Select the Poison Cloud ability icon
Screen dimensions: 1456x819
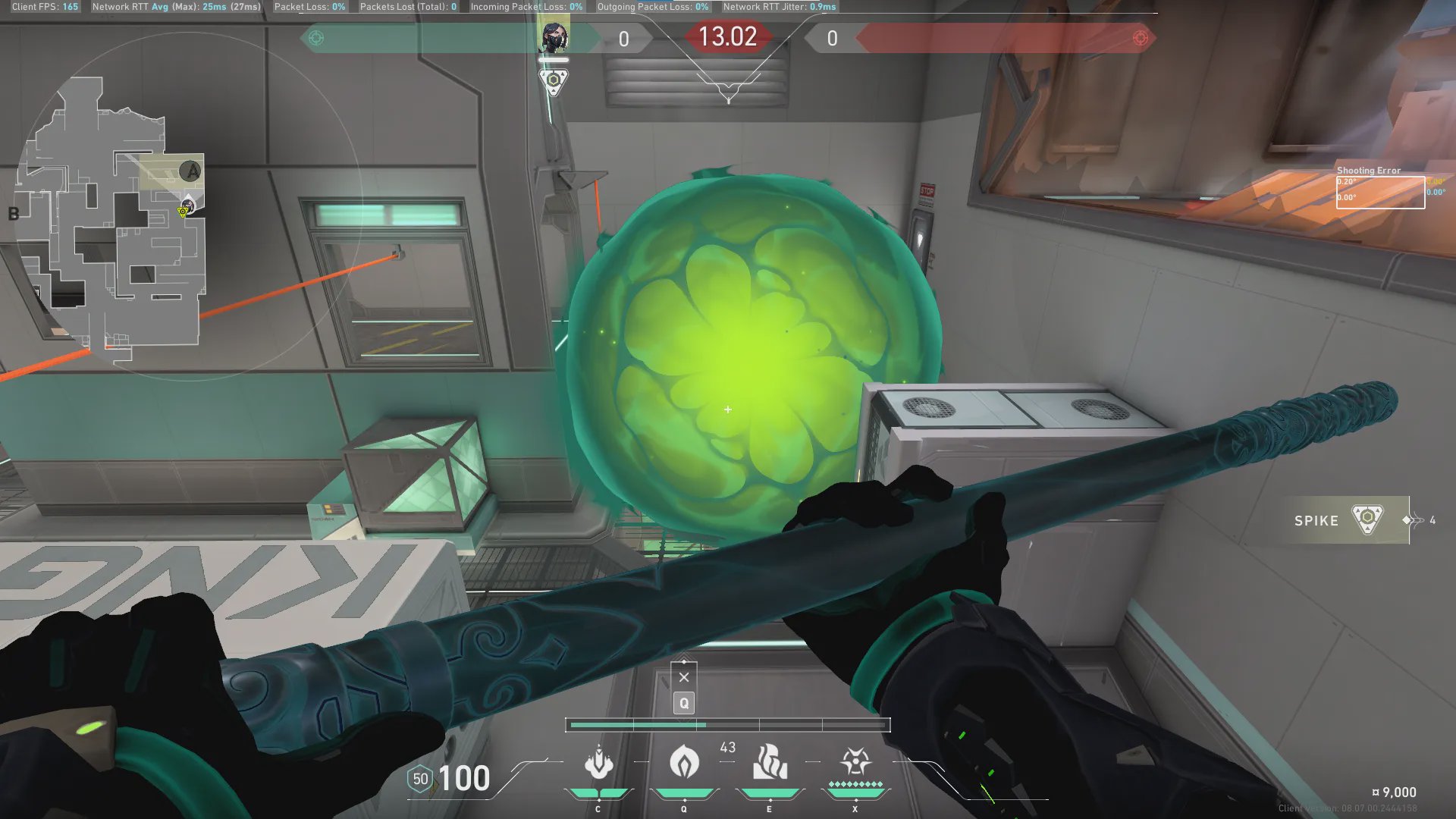pyautogui.click(x=684, y=763)
